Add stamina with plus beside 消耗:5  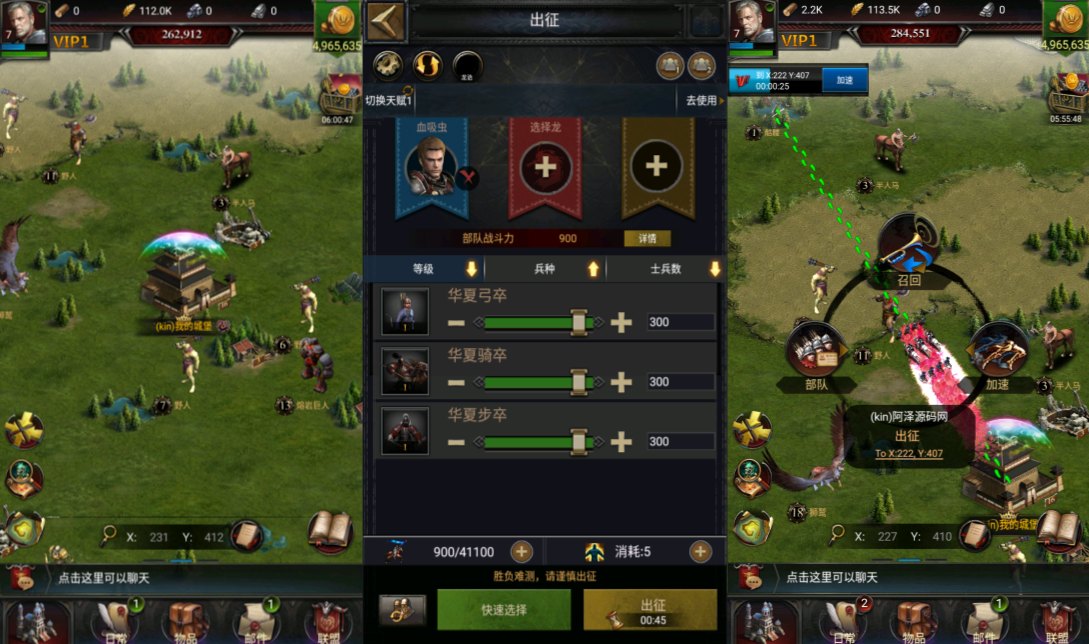pos(700,551)
